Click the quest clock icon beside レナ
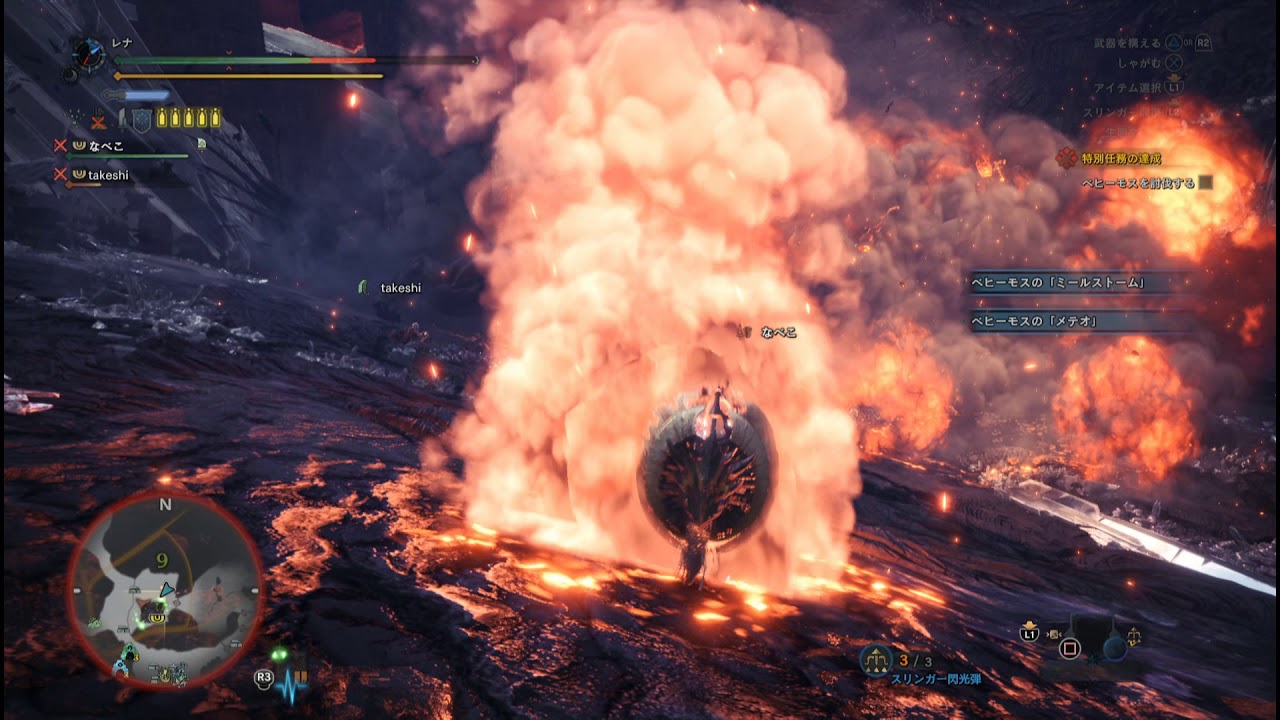Screen dimensions: 1280x720 click(90, 54)
